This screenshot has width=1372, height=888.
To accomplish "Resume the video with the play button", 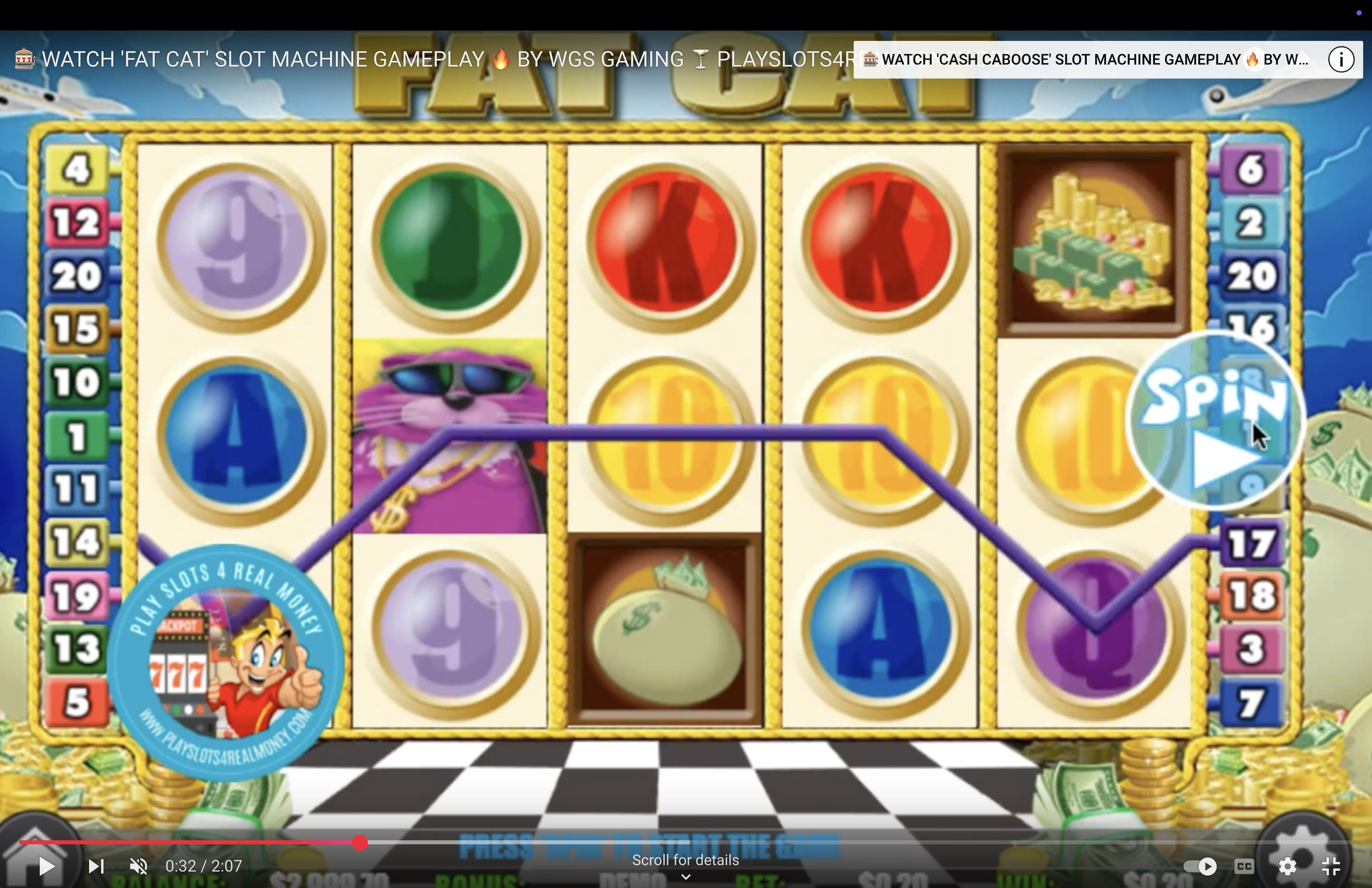I will (x=46, y=866).
